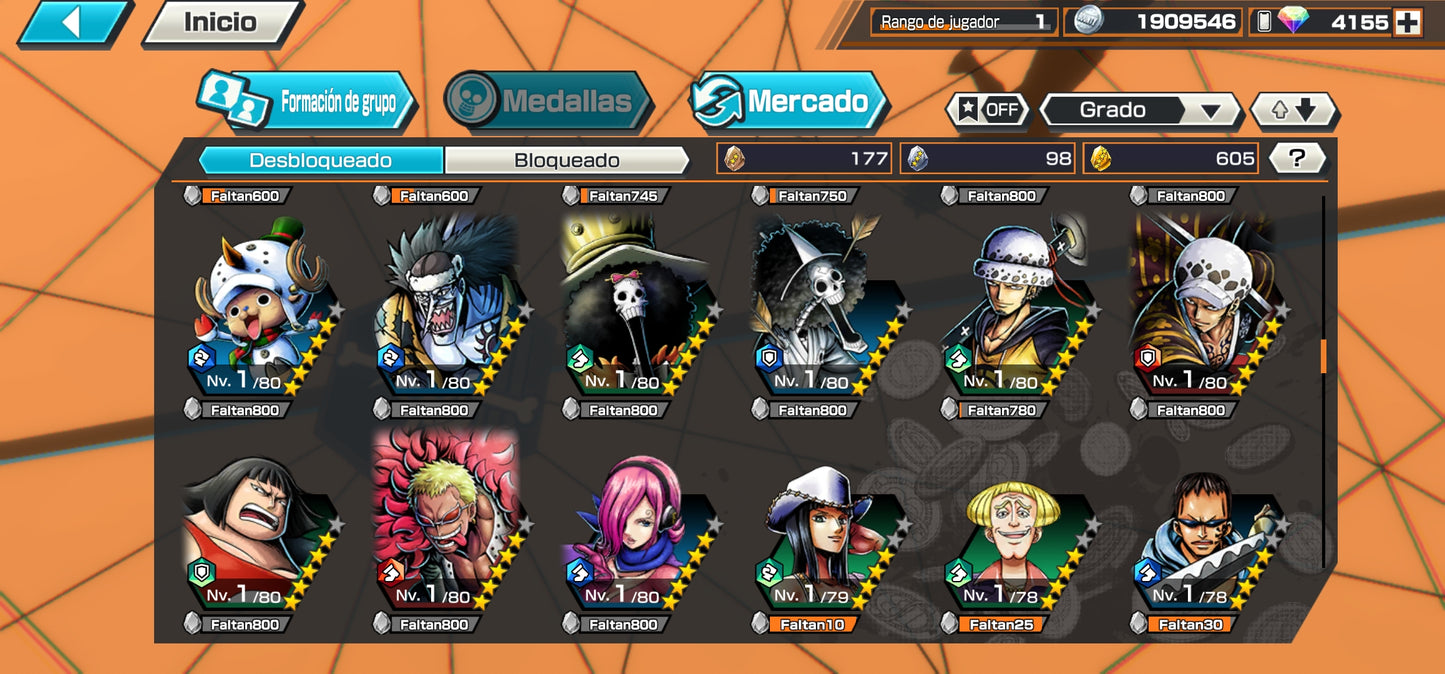Toggle the favorites star OFF filter
Screen dimensions: 1445x674
pos(987,110)
